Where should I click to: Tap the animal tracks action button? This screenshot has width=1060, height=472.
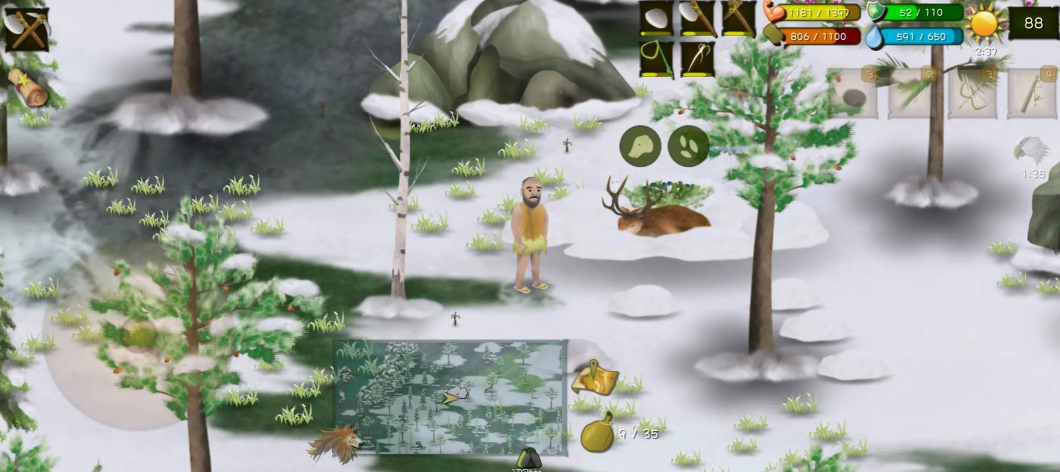point(688,146)
